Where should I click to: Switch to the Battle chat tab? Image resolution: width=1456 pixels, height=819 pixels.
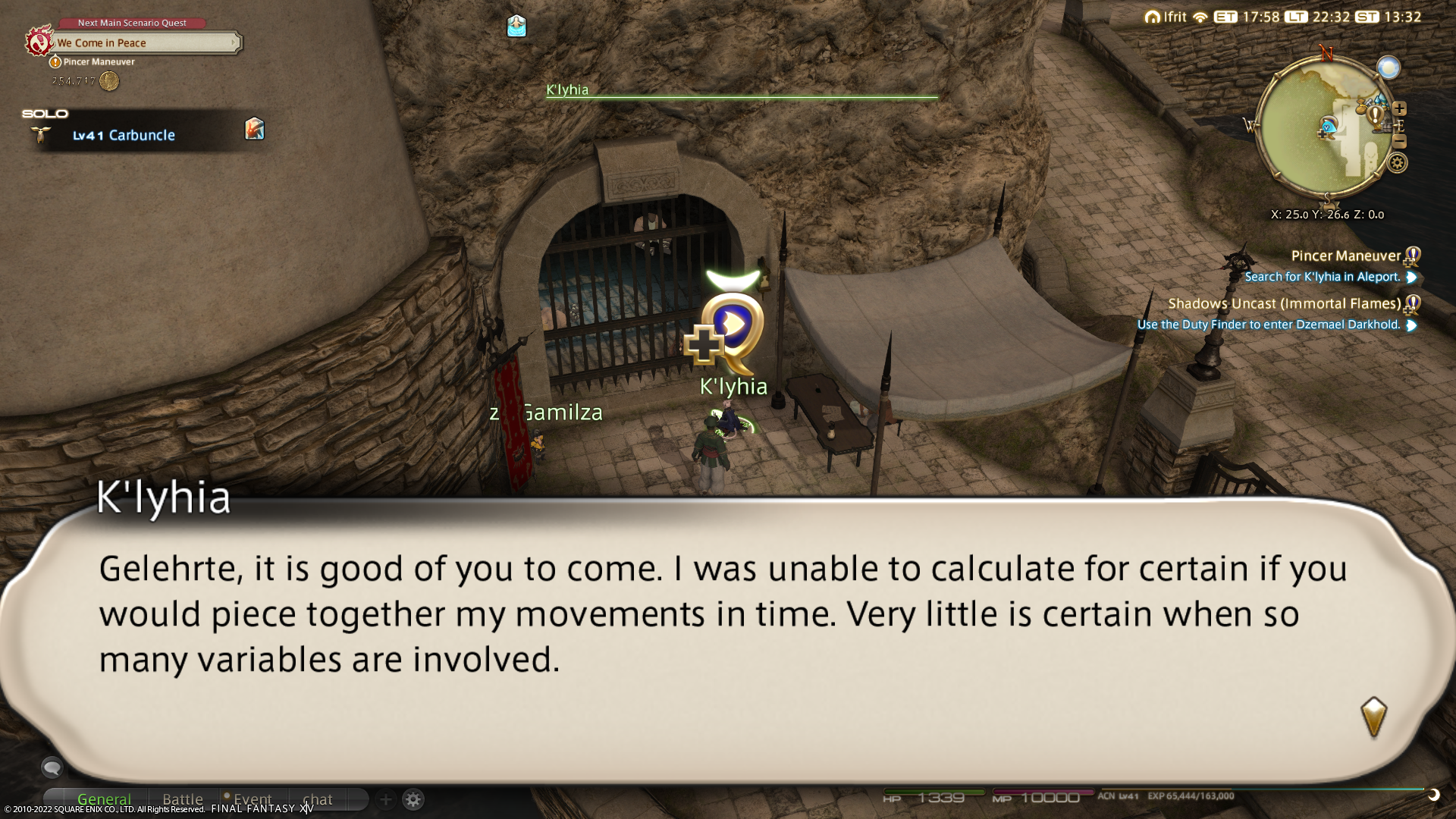coord(183,799)
